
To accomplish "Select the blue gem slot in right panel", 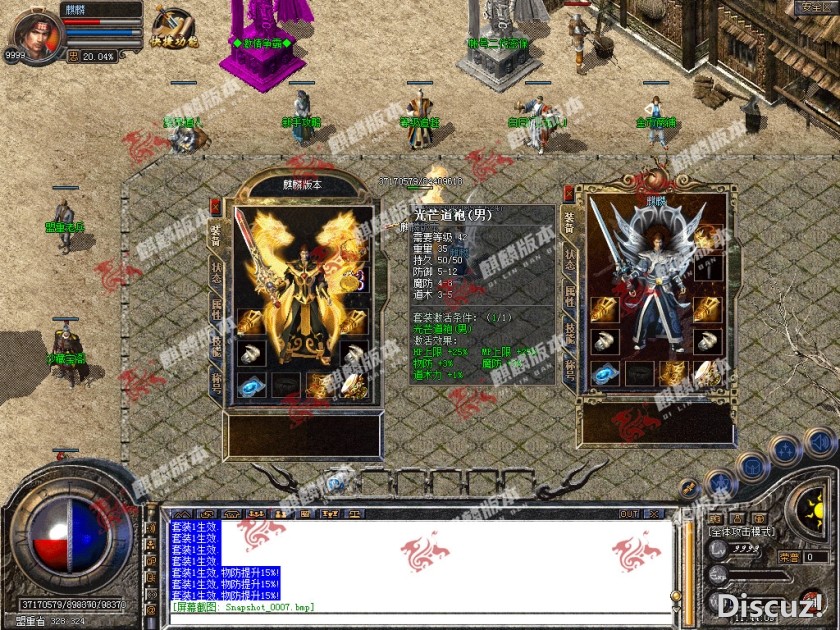I will point(604,373).
